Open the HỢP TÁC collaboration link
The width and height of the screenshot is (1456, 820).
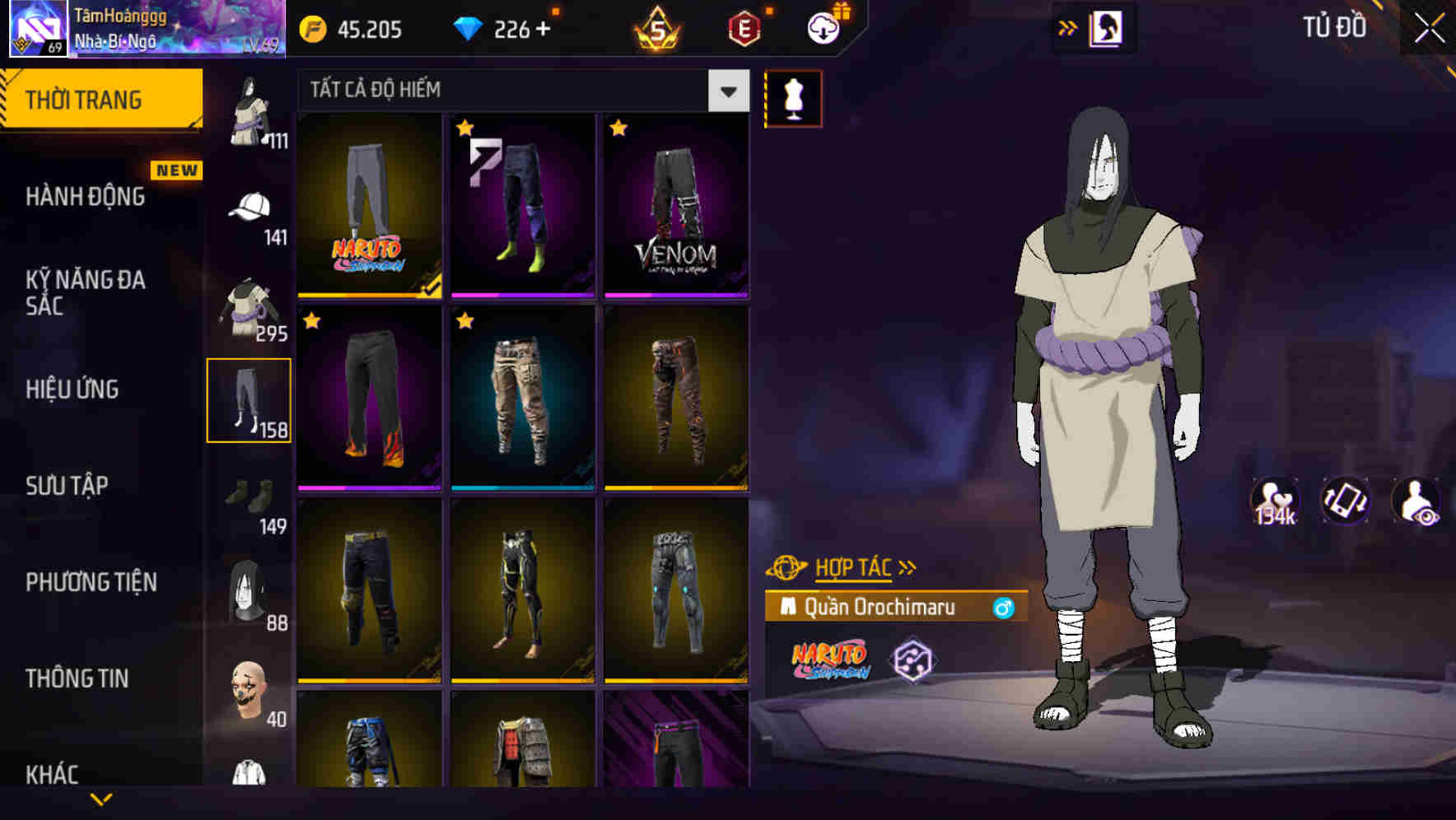pyautogui.click(x=852, y=566)
